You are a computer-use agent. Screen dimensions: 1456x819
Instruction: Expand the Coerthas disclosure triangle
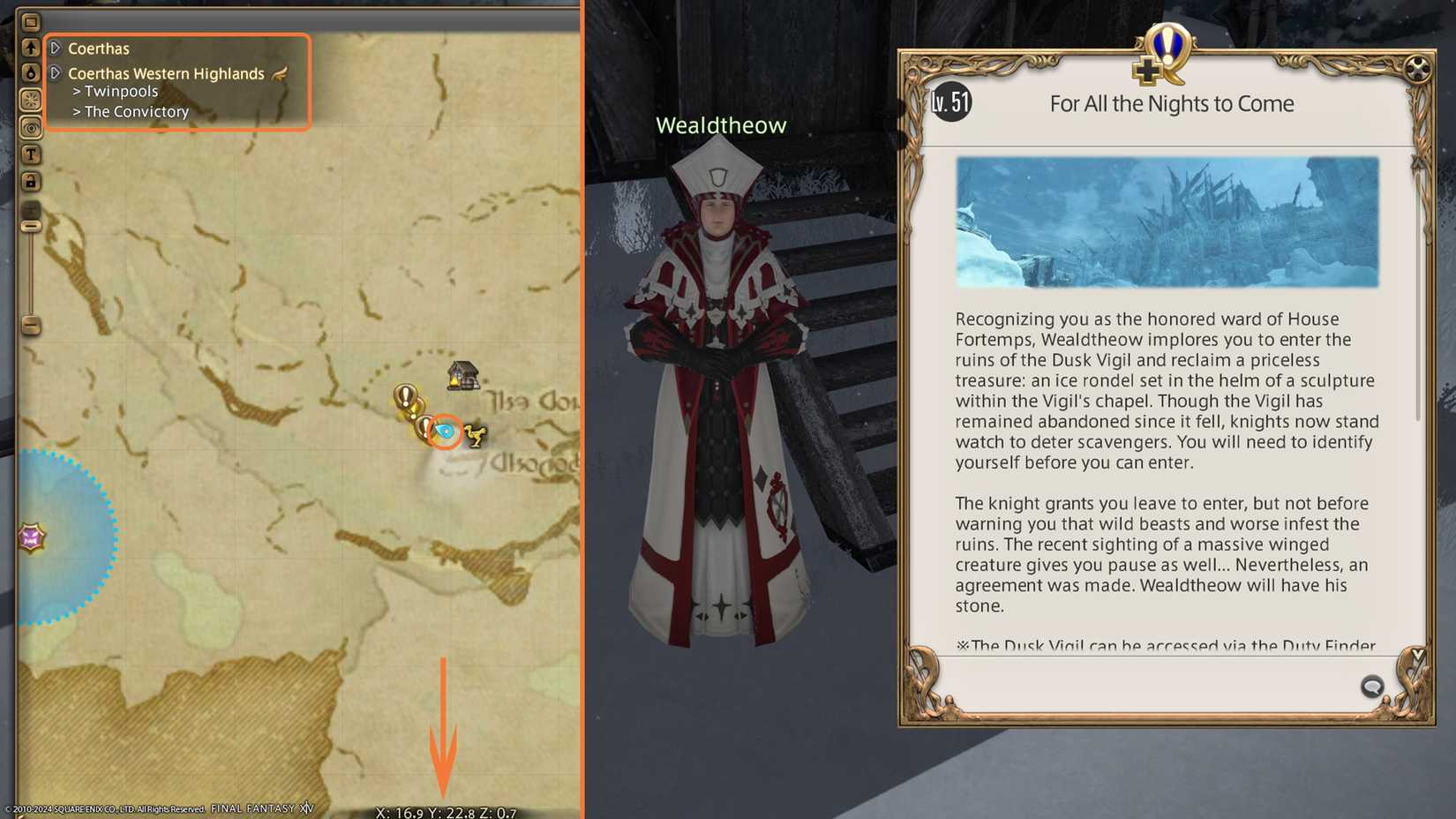56,48
